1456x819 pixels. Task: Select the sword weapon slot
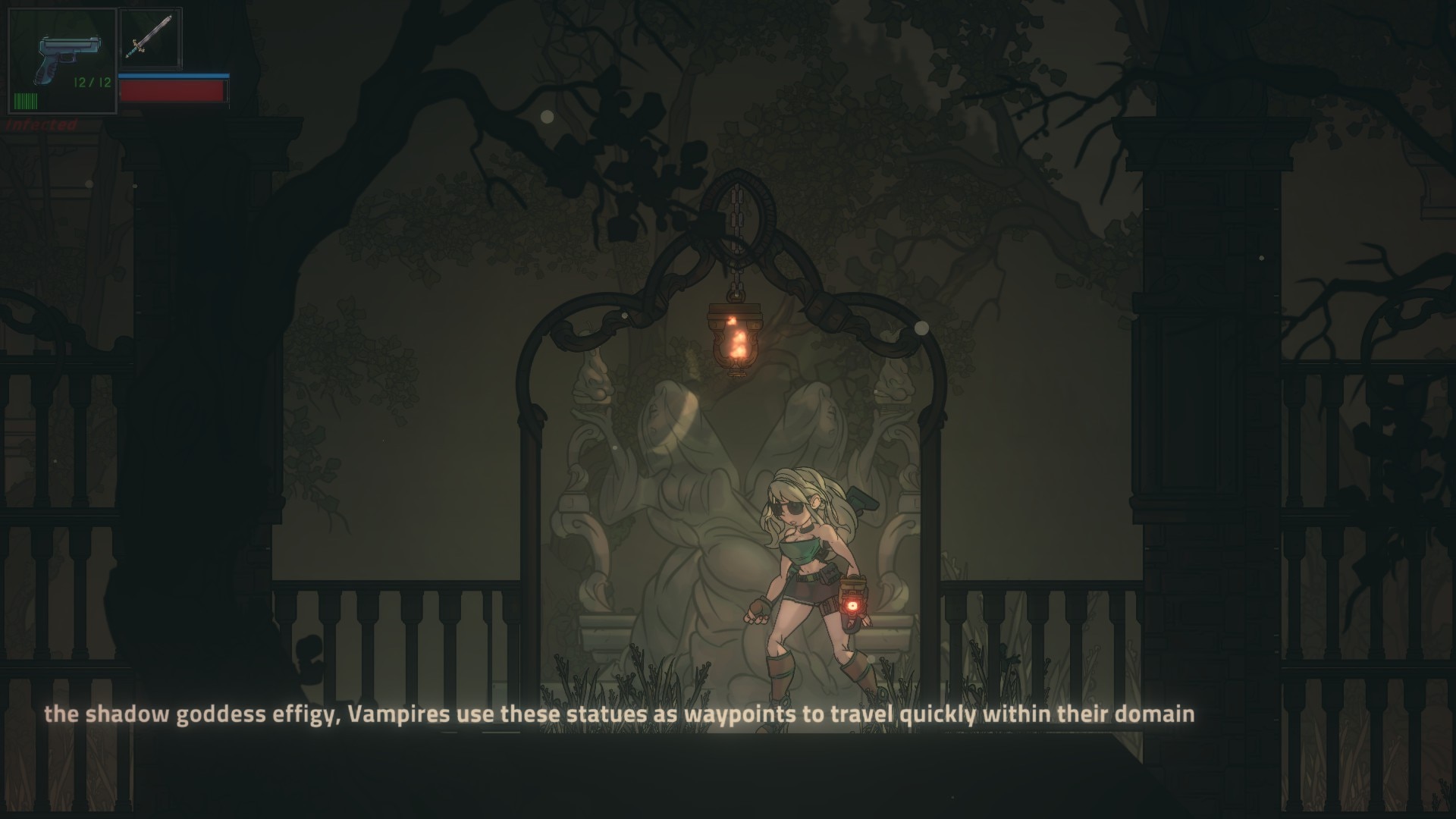150,38
